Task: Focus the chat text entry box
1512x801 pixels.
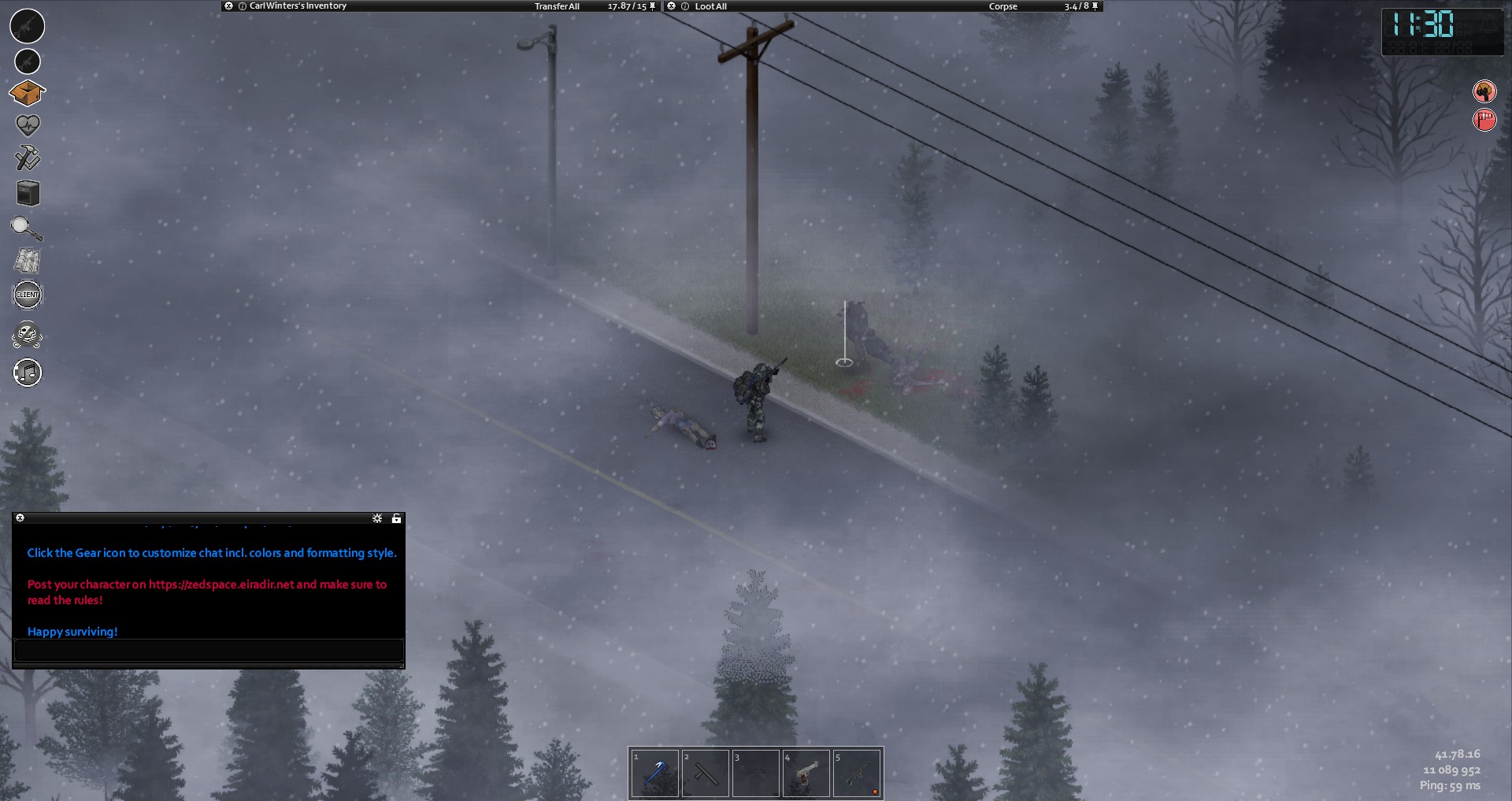Action: [x=209, y=651]
